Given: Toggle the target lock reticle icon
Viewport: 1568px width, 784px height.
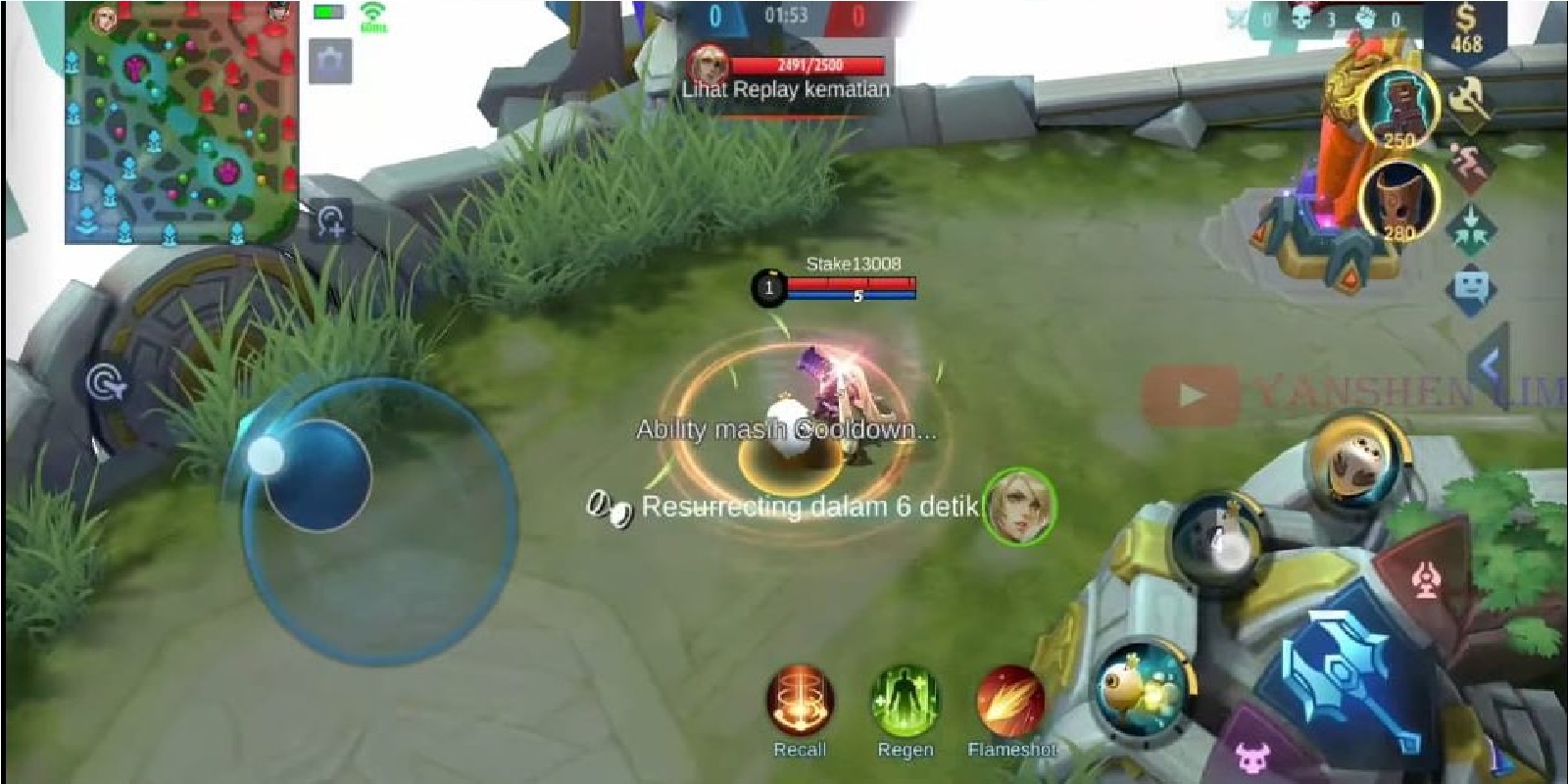Looking at the screenshot, I should point(103,382).
